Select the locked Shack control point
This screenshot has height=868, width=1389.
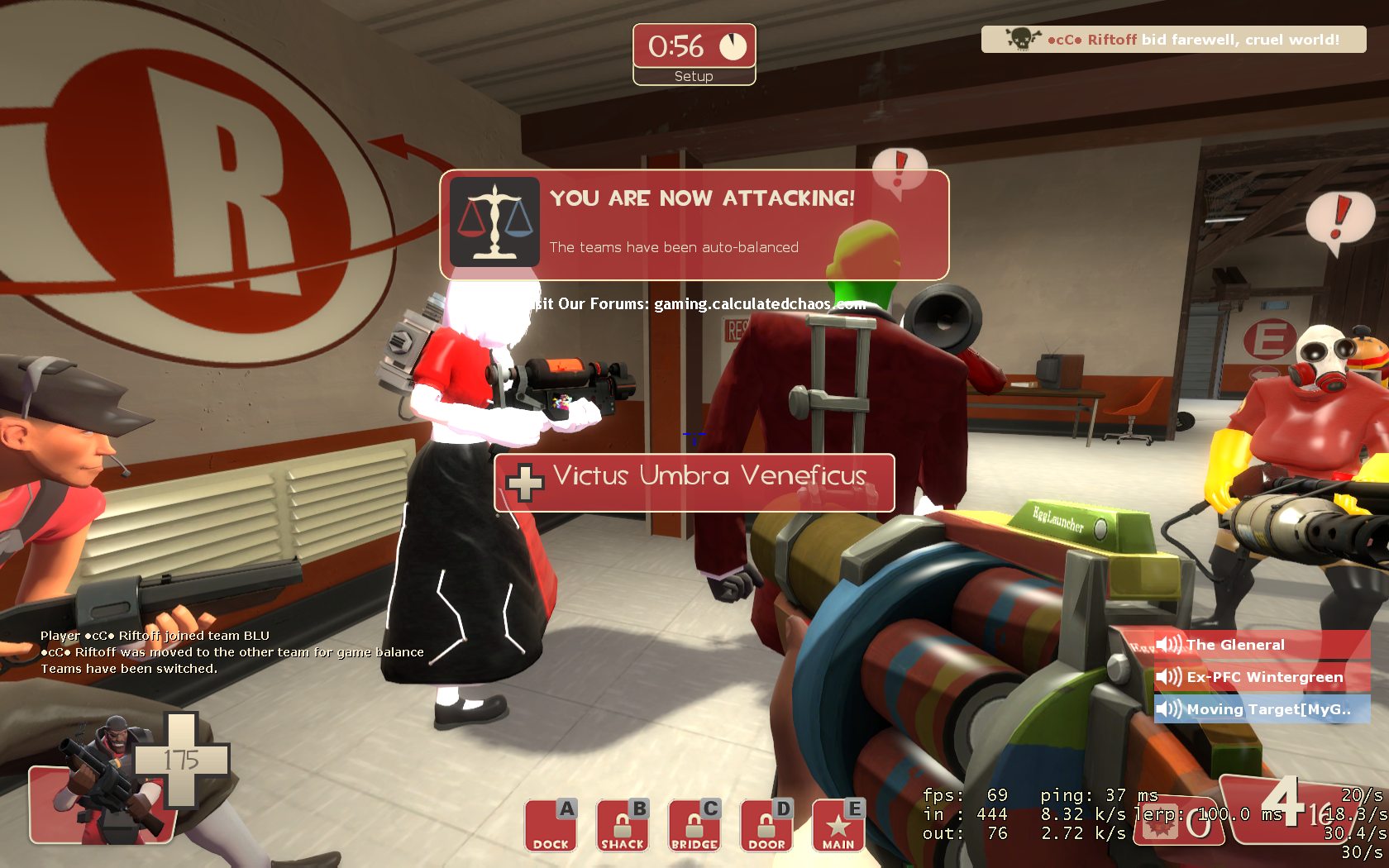[x=623, y=826]
